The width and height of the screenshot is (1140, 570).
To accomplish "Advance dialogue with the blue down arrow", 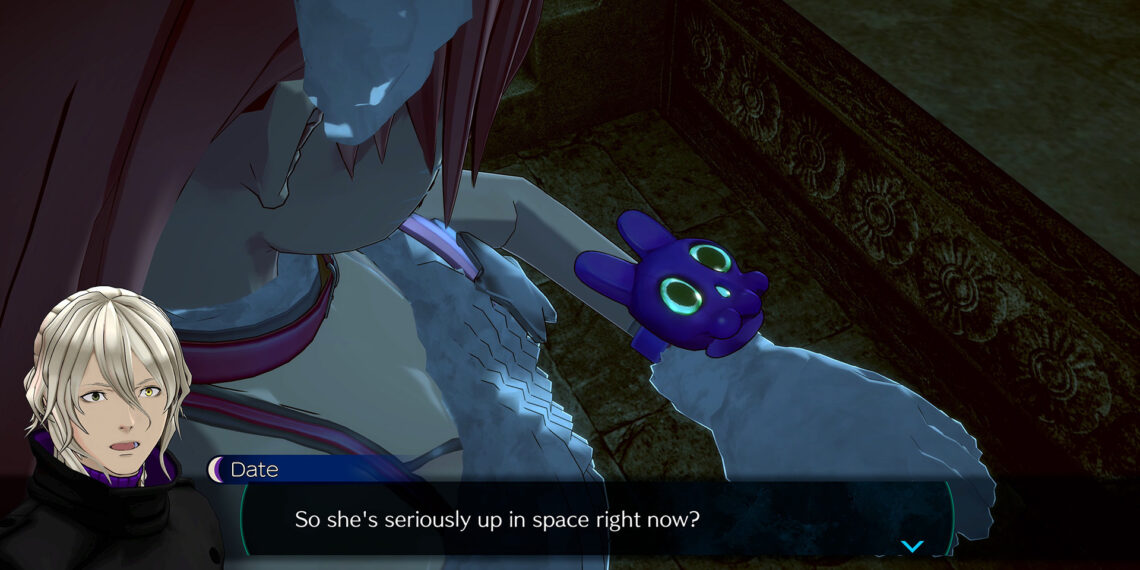I will click(x=912, y=546).
